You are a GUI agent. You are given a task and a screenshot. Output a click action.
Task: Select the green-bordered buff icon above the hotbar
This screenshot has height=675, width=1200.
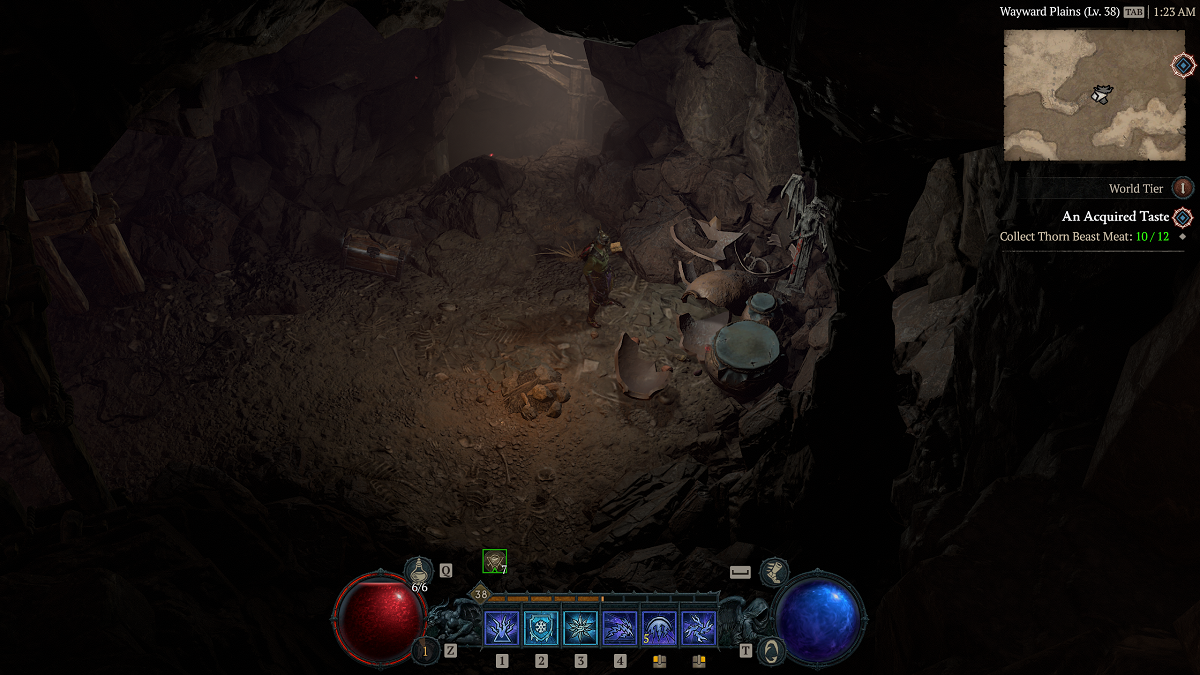494,561
